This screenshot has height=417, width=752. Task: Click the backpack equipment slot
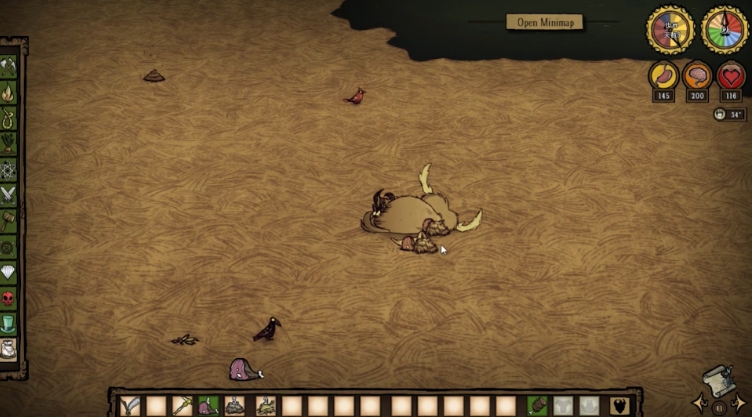coord(564,406)
